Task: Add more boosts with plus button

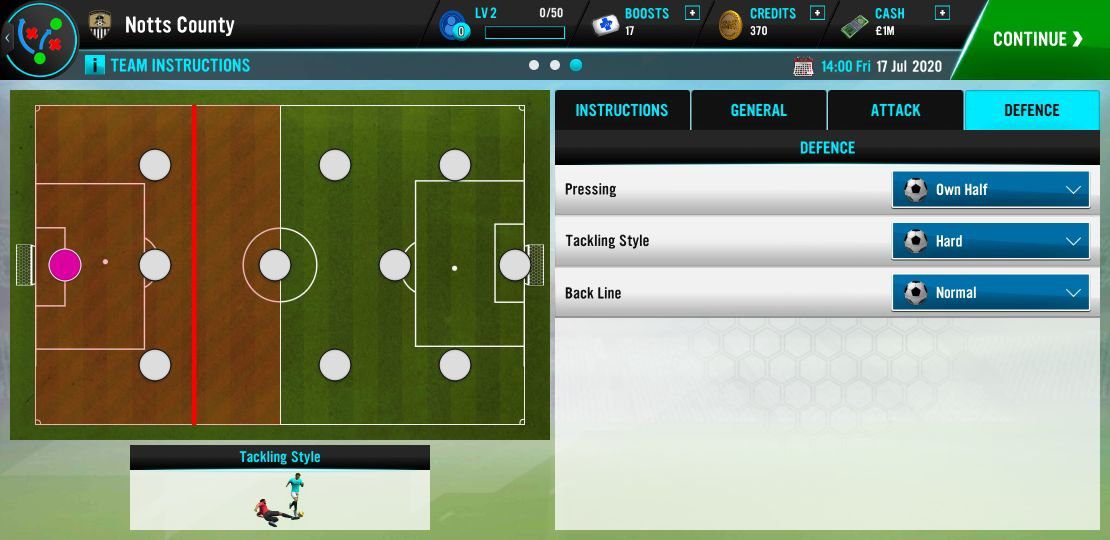Action: pyautogui.click(x=692, y=13)
